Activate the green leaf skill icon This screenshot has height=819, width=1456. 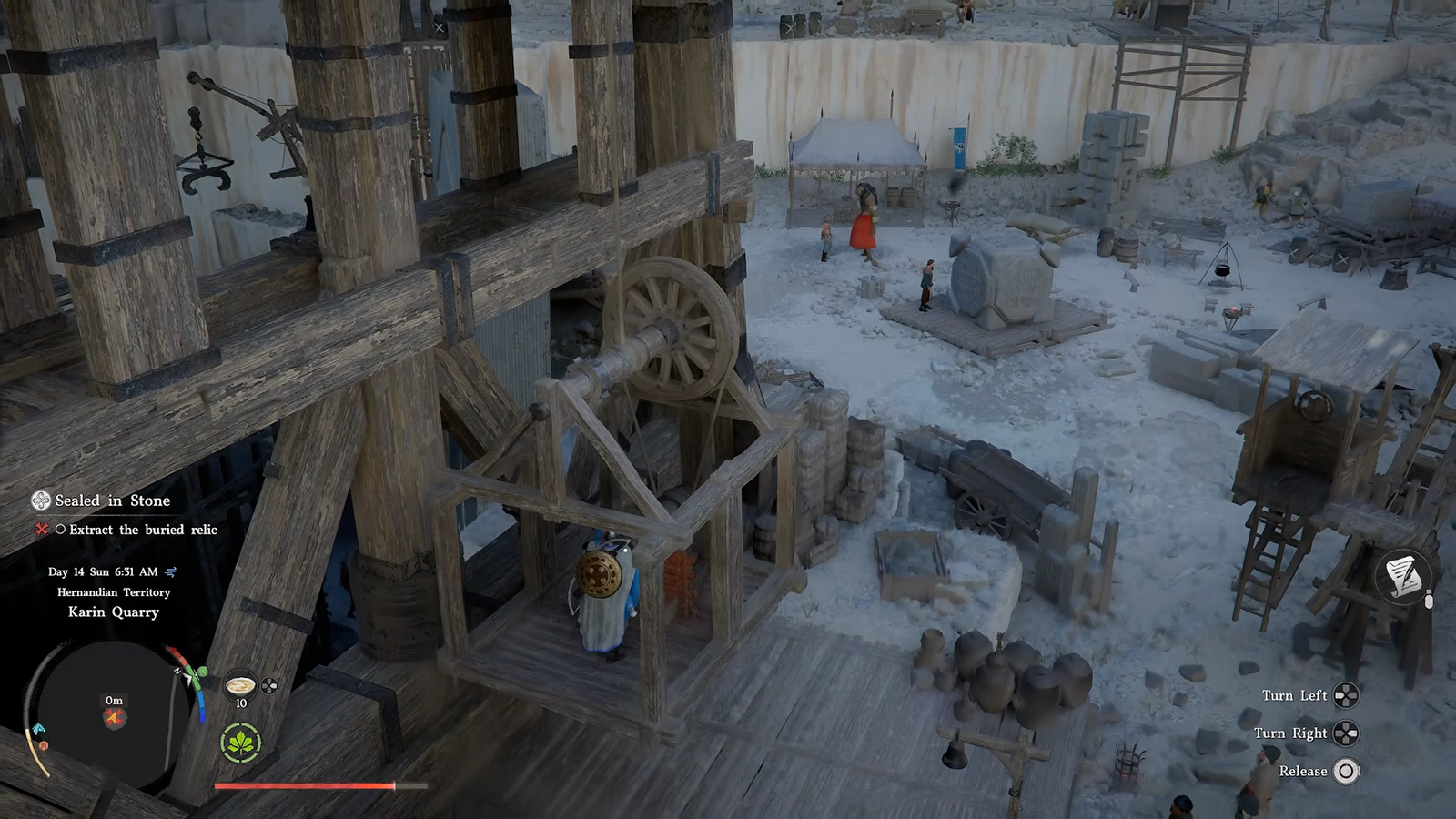[240, 744]
